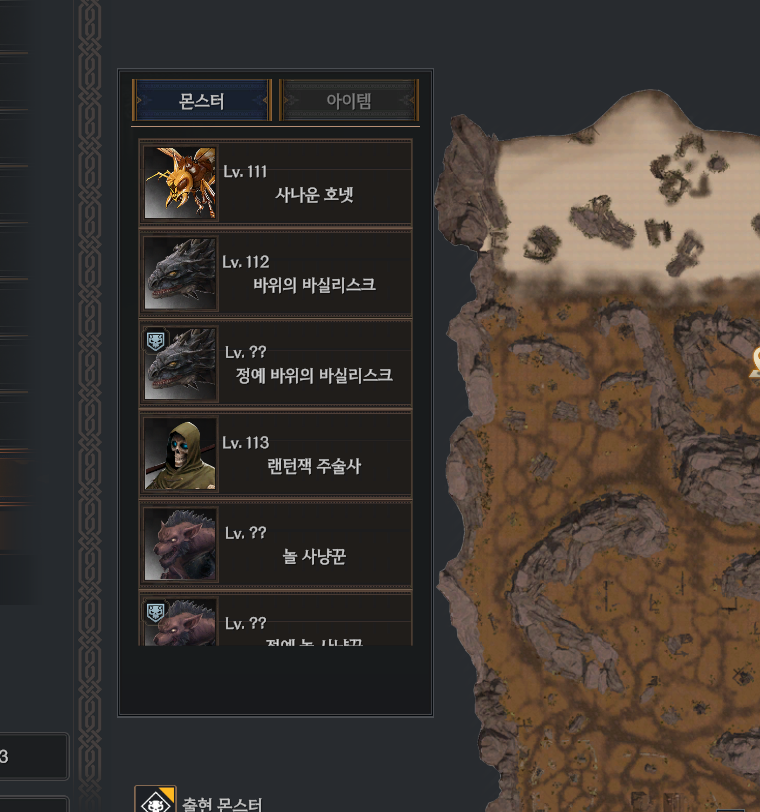Switch to the 몬스터 tab
This screenshot has width=760, height=812.
[201, 101]
